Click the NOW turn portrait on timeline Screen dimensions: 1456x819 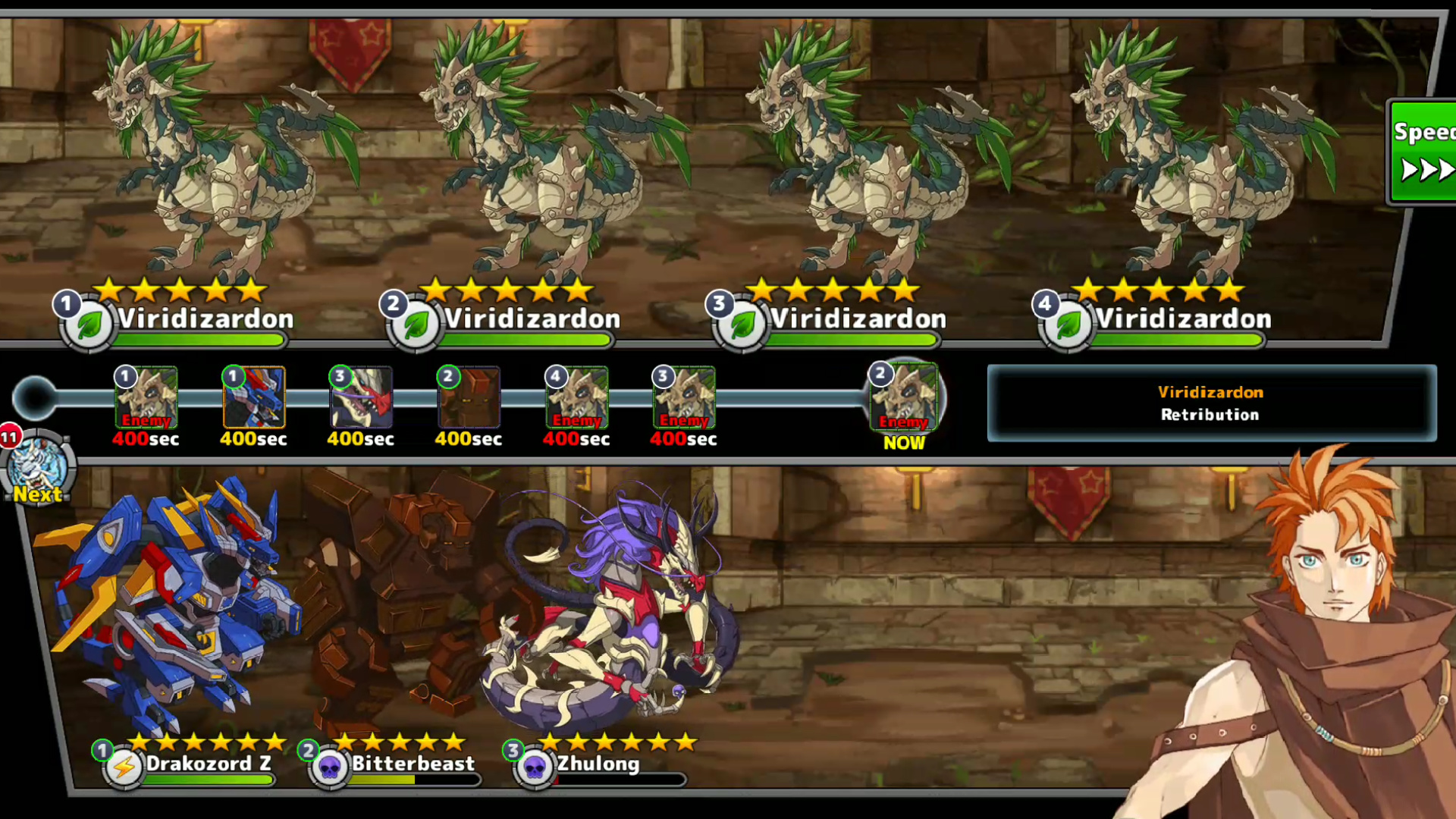(x=903, y=398)
